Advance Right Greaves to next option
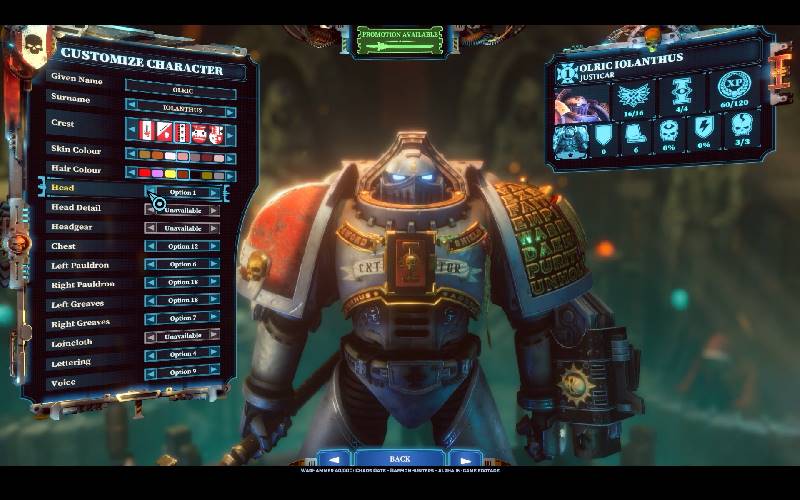Screen dimensions: 800x500 tap(214, 318)
